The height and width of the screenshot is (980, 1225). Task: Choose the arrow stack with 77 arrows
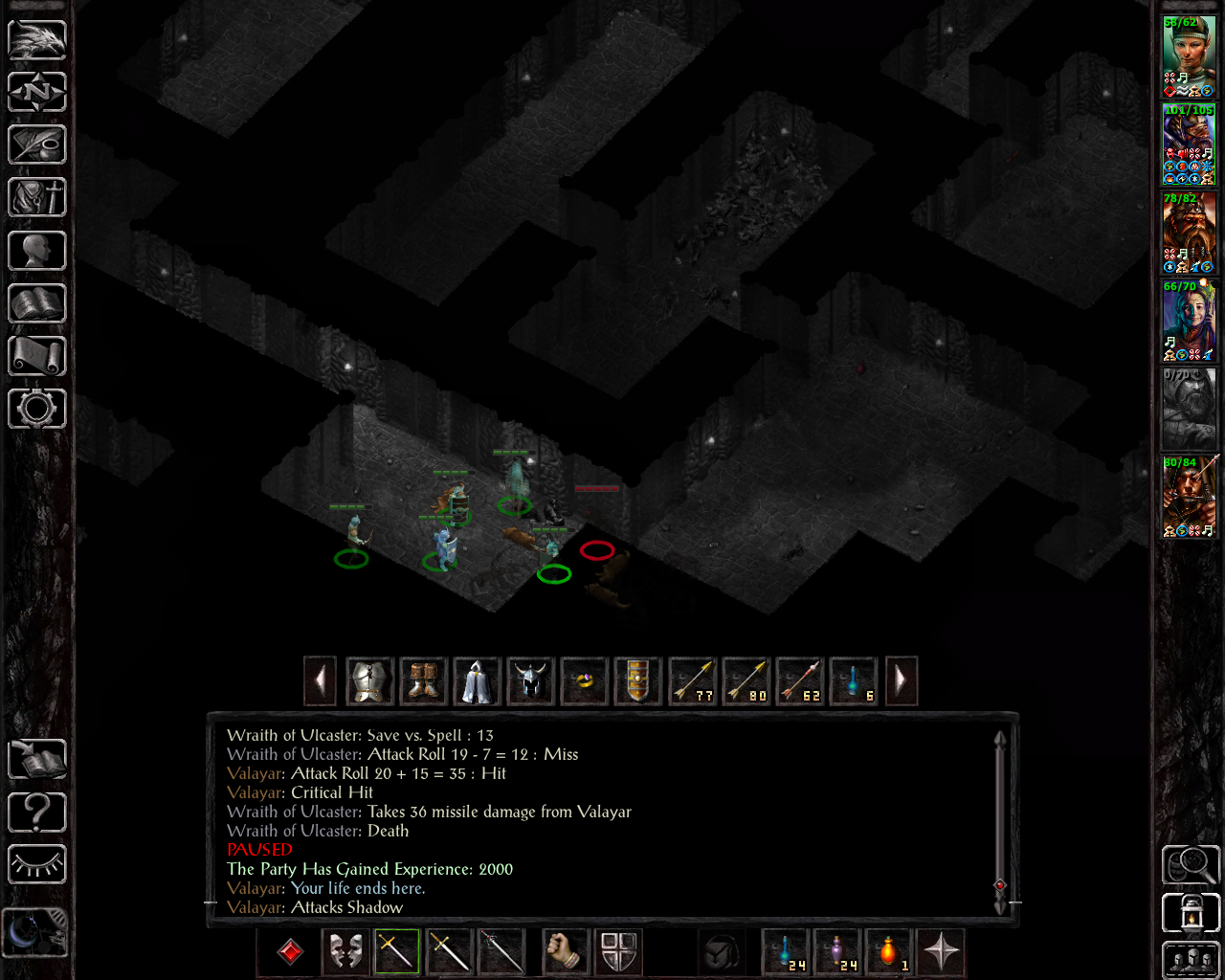(692, 681)
